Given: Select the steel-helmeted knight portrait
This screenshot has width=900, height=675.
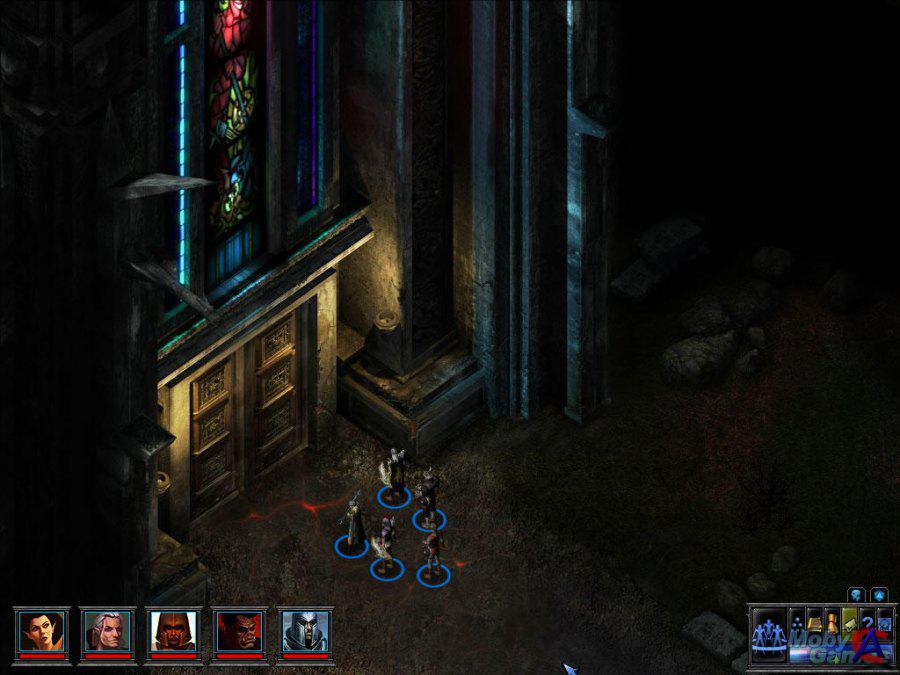Looking at the screenshot, I should point(305,631).
